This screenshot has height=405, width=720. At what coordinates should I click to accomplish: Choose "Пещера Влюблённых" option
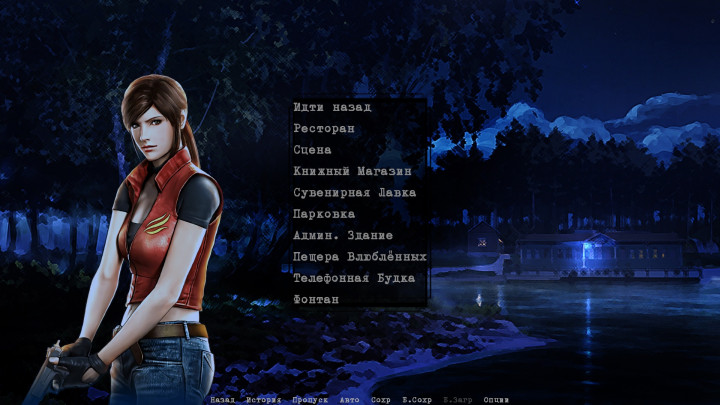(x=360, y=257)
